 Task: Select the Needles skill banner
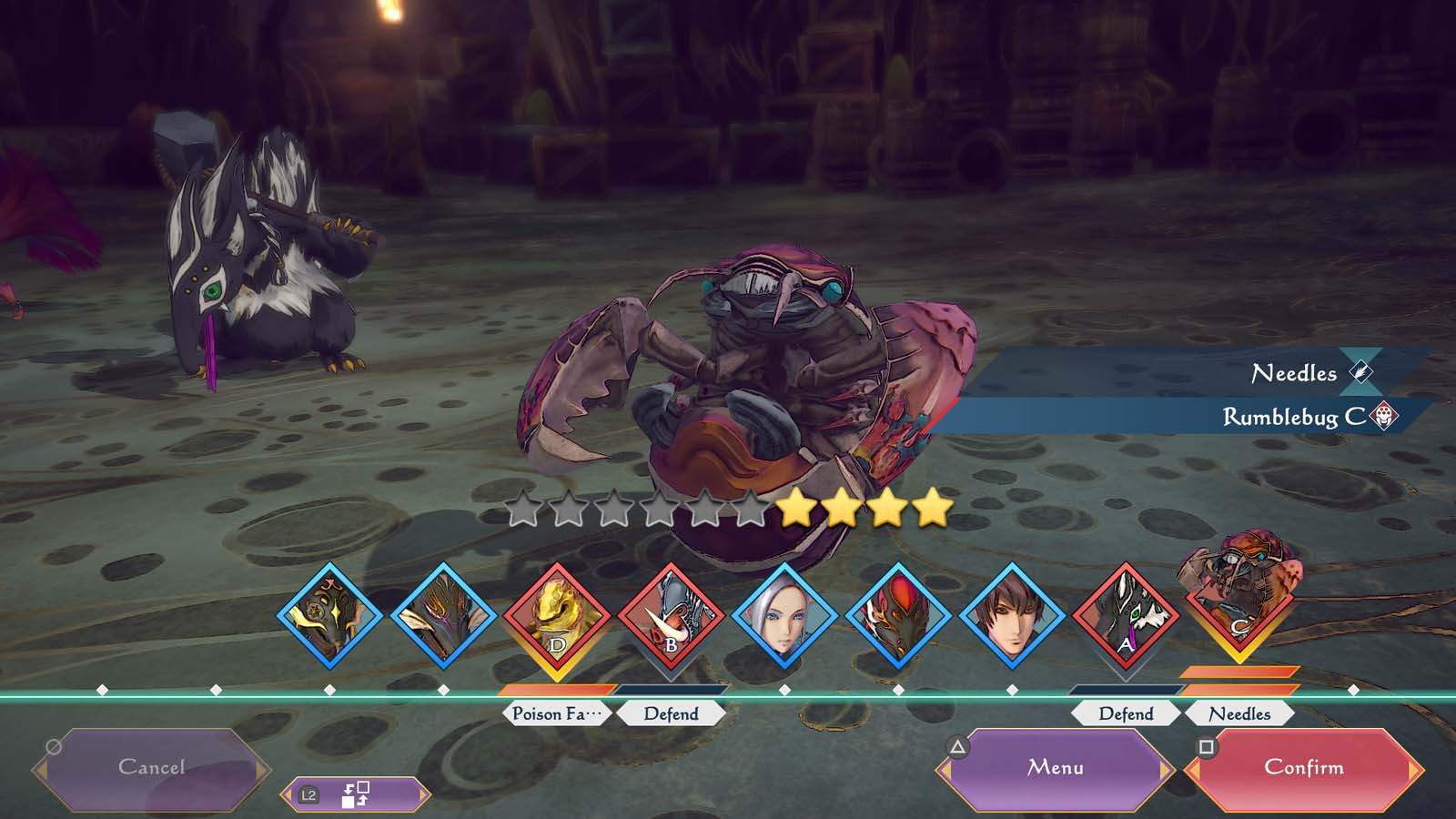(1292, 373)
